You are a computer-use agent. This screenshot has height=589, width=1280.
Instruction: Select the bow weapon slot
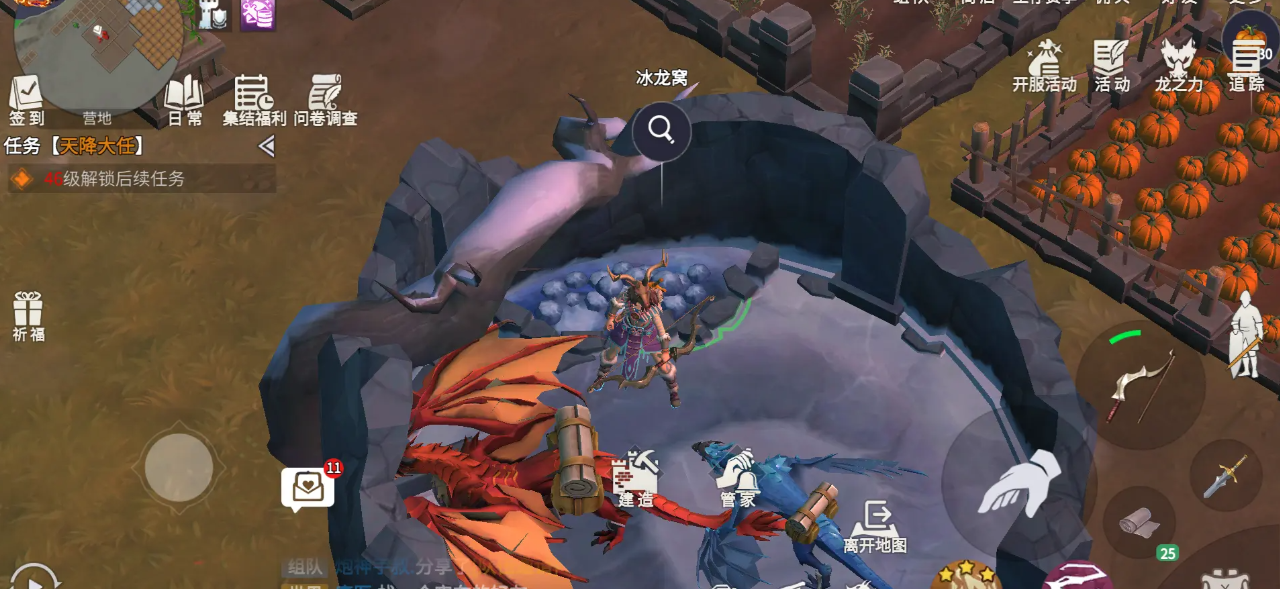pyautogui.click(x=1140, y=385)
